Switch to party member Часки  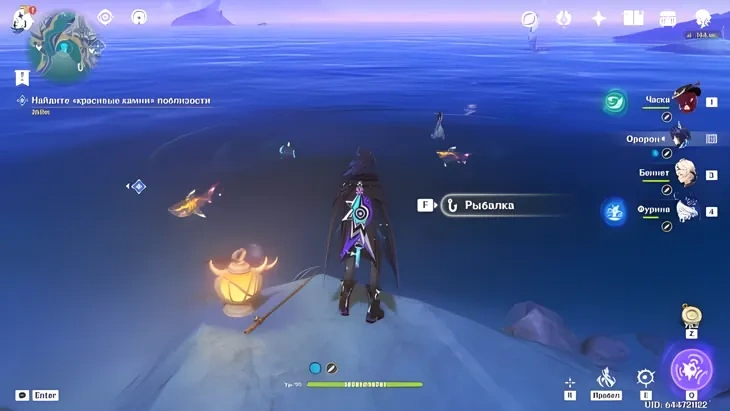[686, 101]
